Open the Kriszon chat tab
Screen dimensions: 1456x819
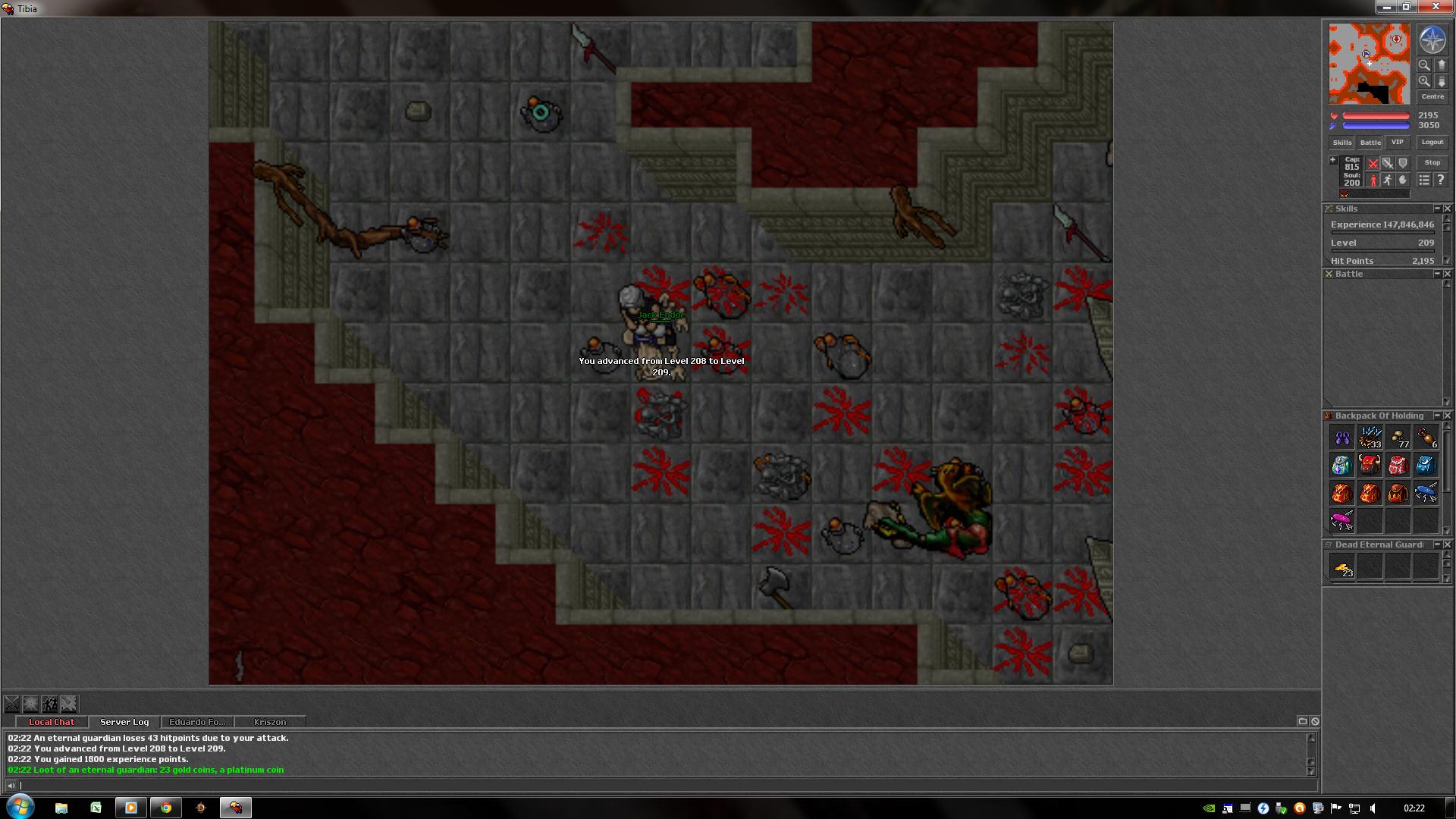(x=270, y=722)
